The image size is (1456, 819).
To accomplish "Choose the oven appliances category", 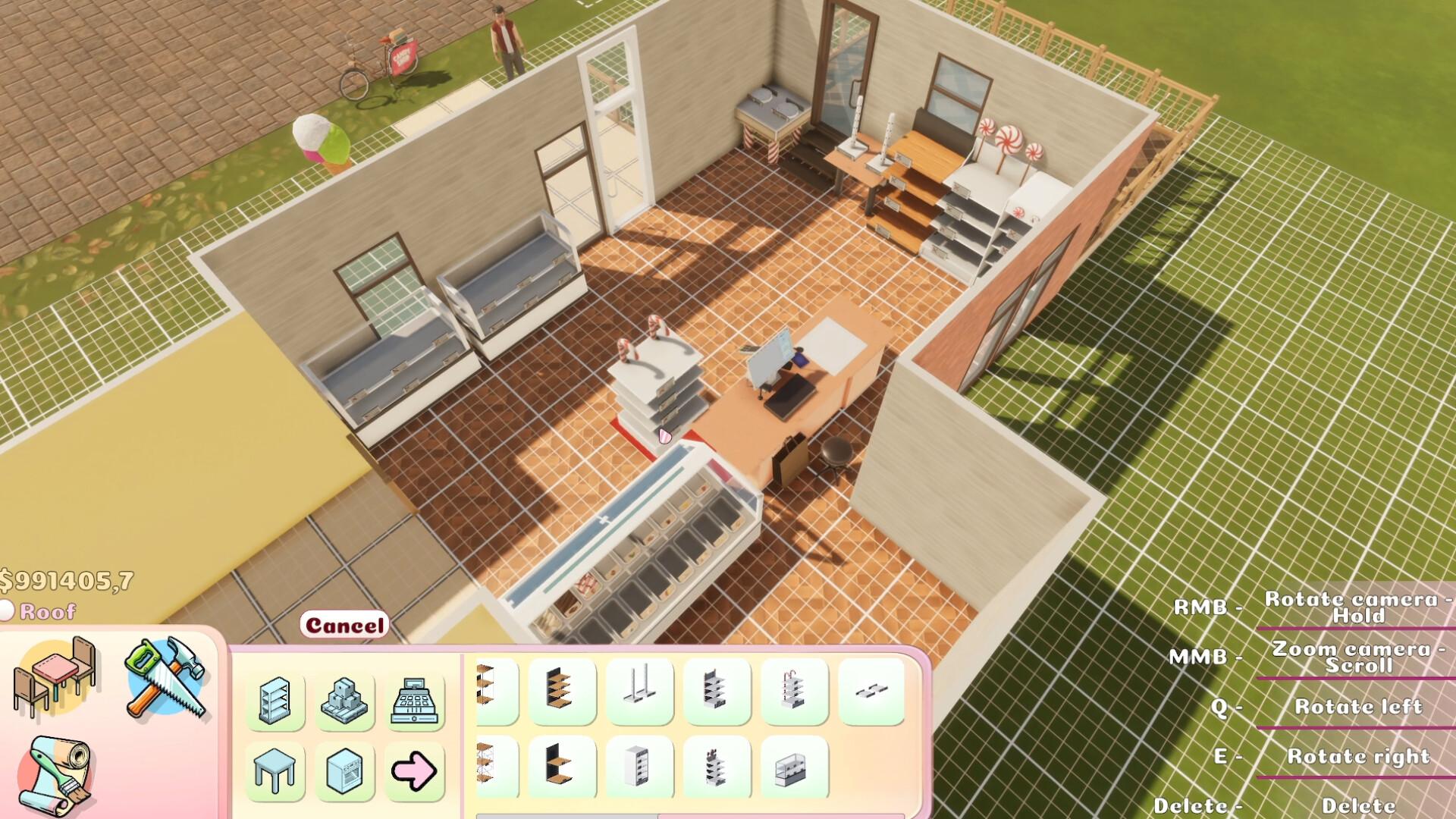I will tap(344, 770).
